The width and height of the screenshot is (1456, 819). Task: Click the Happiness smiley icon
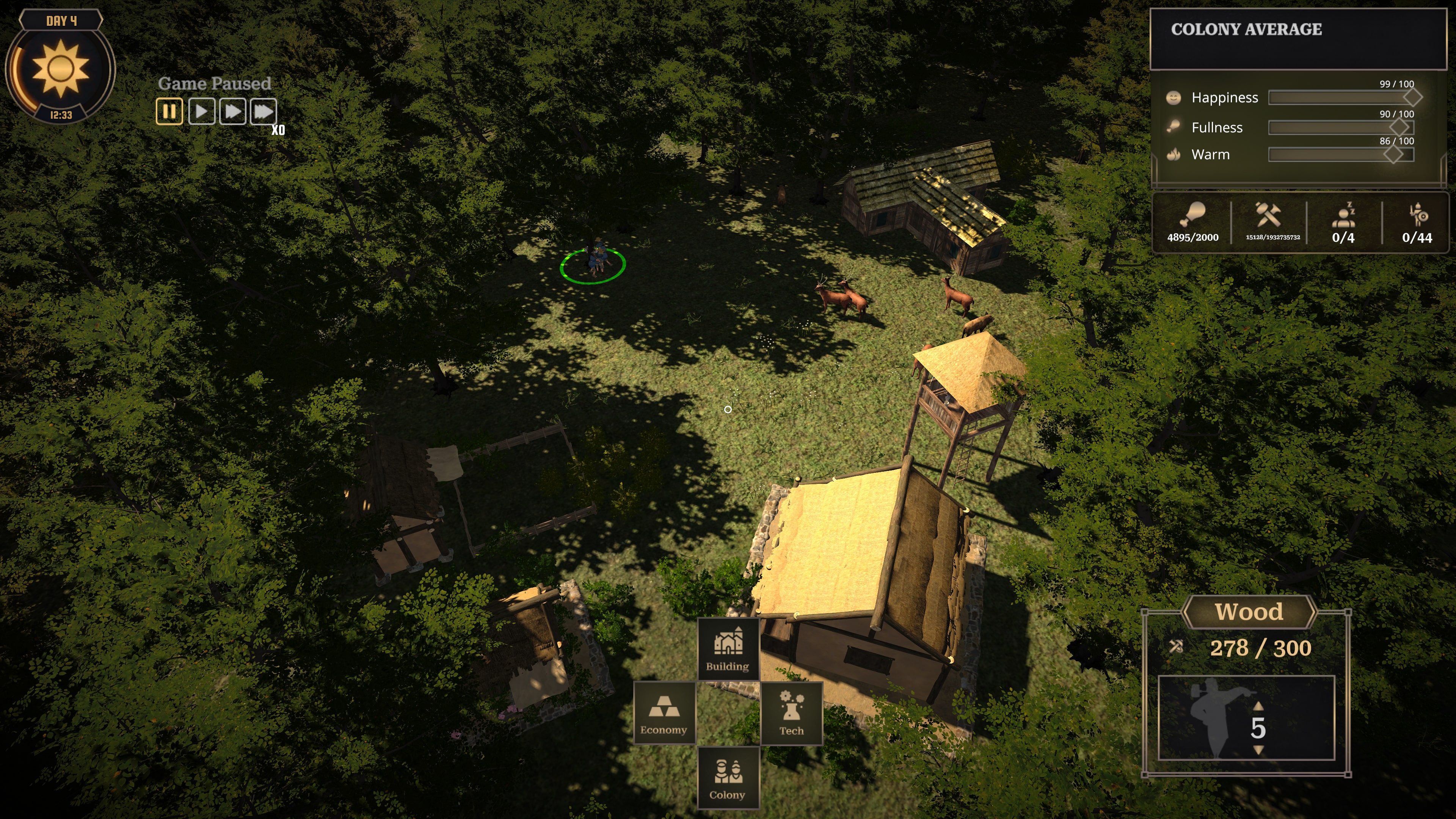tap(1174, 97)
